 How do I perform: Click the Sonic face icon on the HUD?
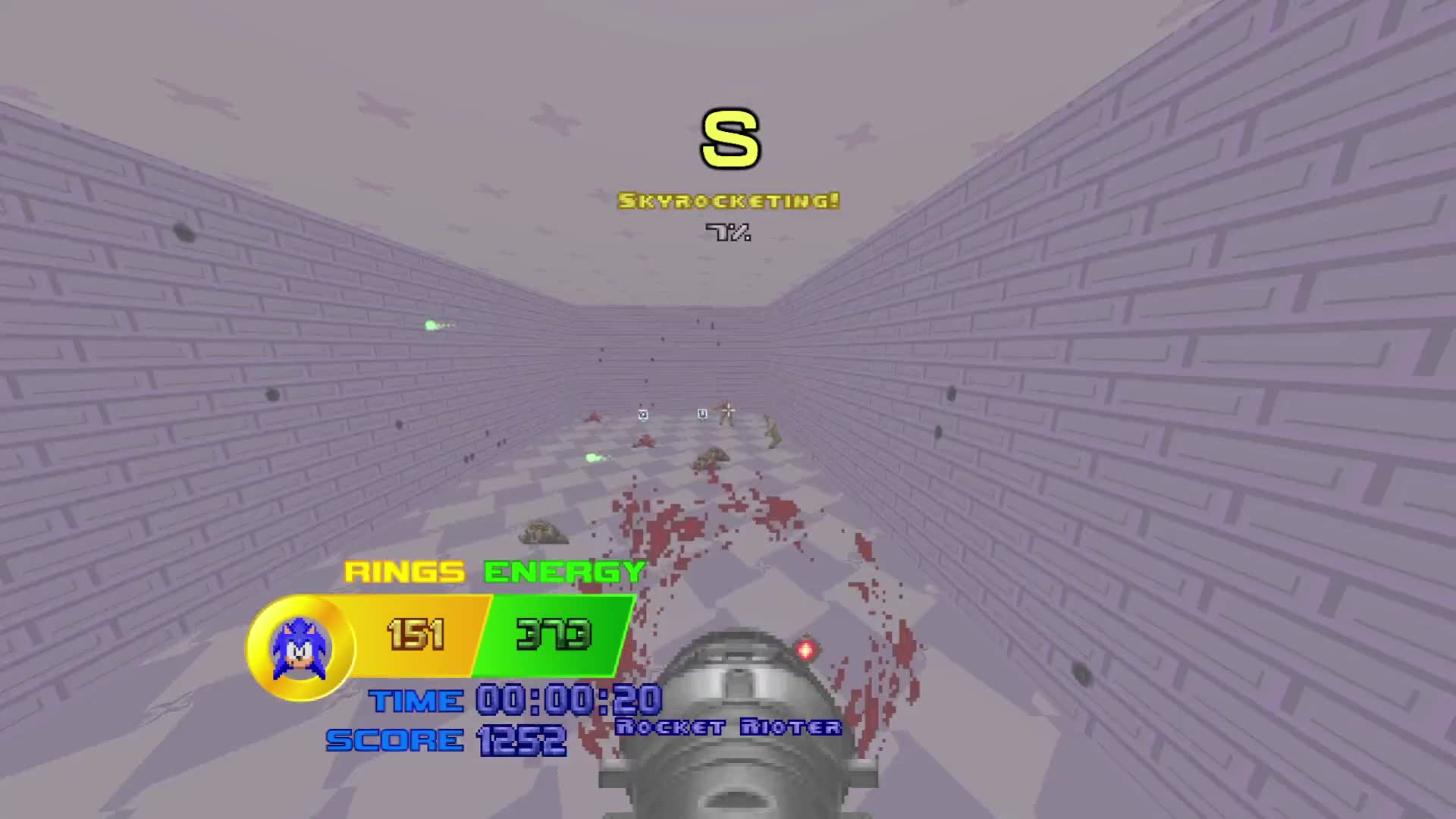300,648
